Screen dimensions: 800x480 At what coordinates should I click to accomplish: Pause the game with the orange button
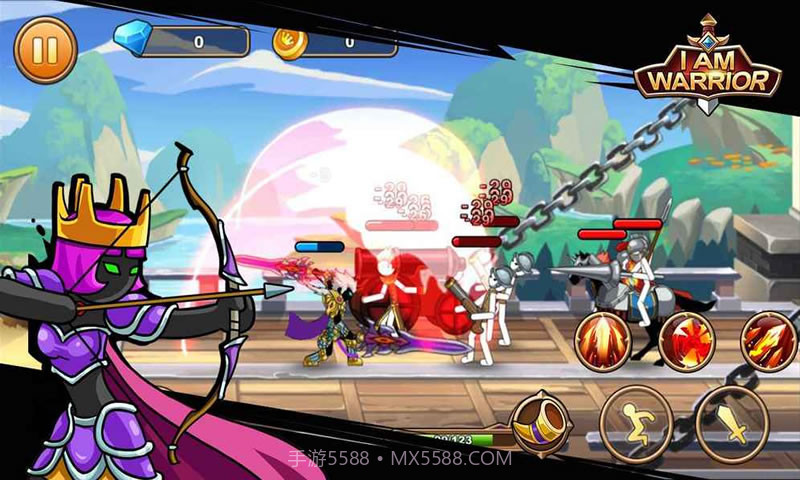coord(45,50)
